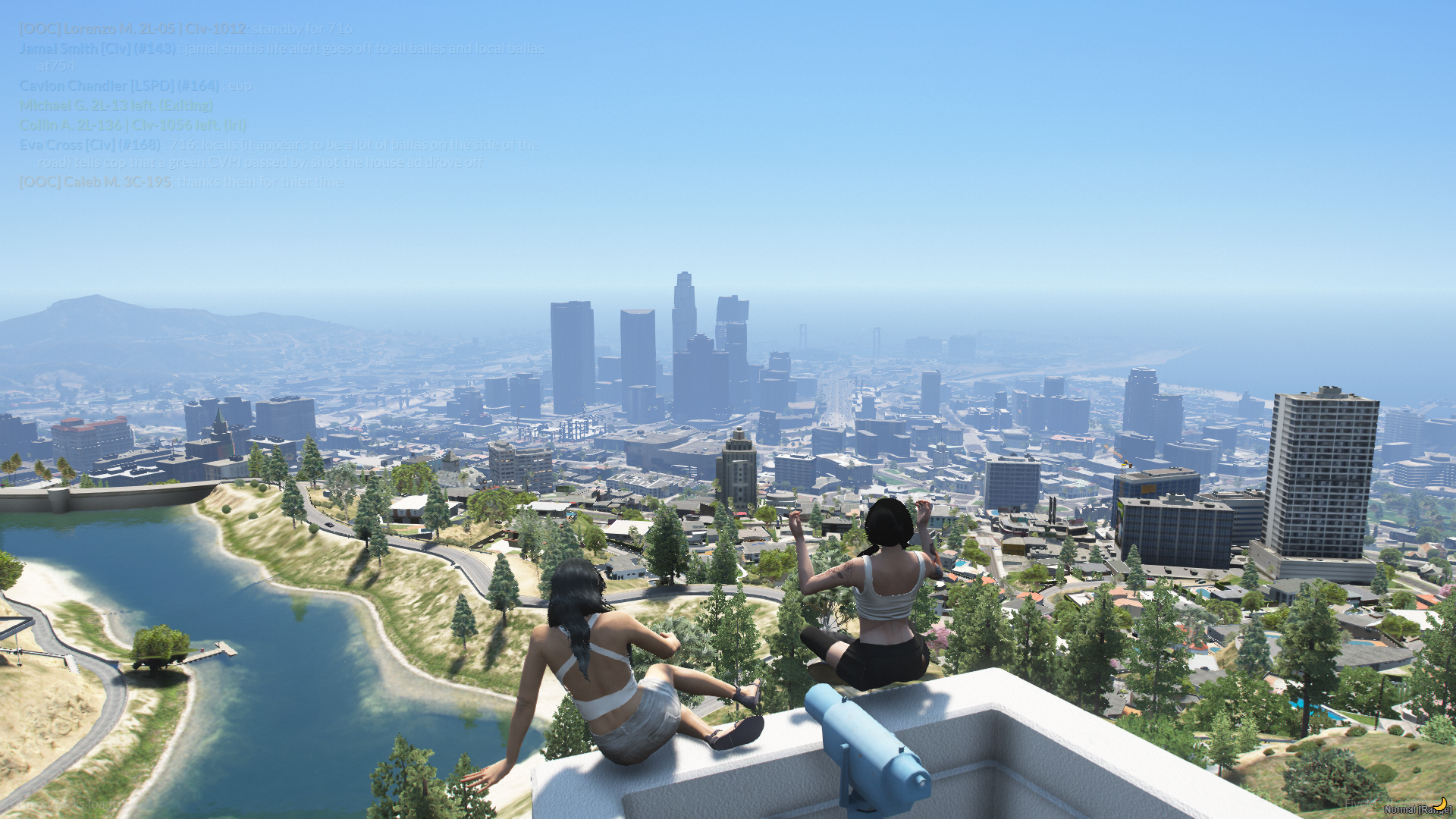Select Lorenzo M.'s OOC standby chat message
Screen dimensions: 1456x819
[186, 29]
